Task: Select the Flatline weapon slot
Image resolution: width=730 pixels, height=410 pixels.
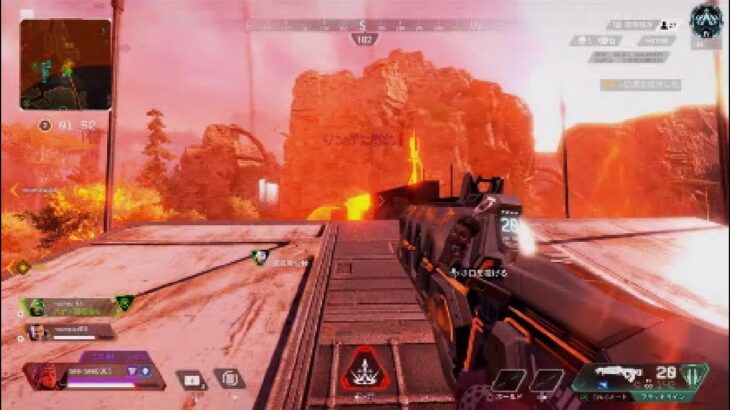Action: click(x=638, y=378)
